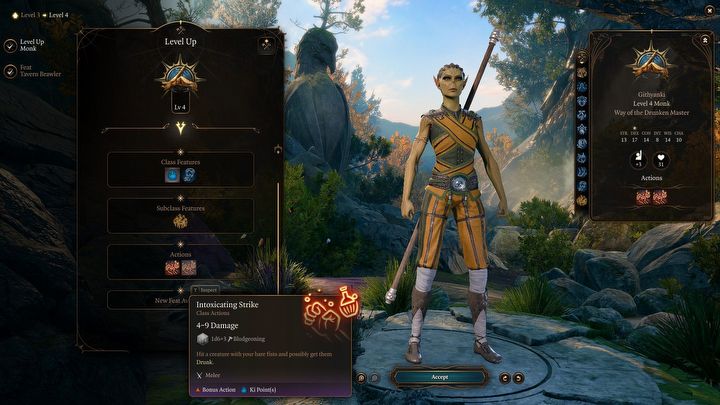Select the Subclass Features icon
Viewport: 720px width, 405px height.
(x=180, y=222)
